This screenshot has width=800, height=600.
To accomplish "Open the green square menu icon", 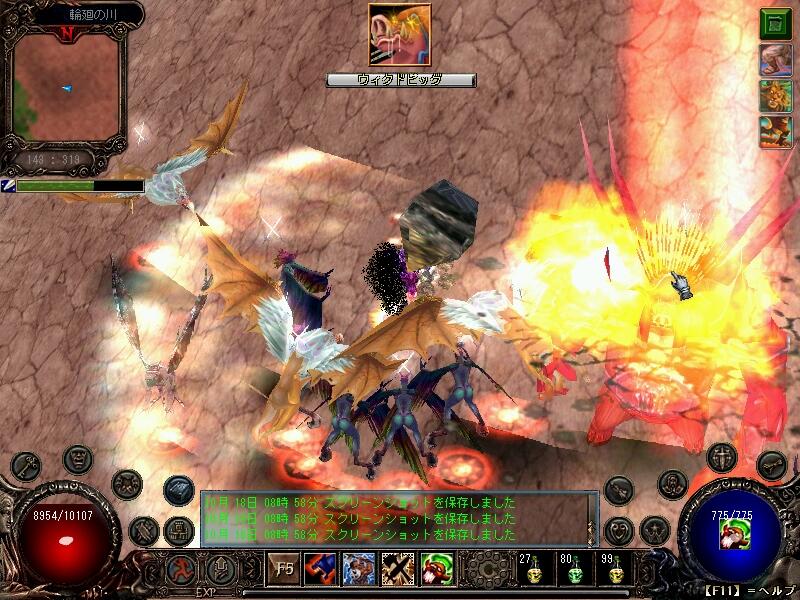I will 775,23.
